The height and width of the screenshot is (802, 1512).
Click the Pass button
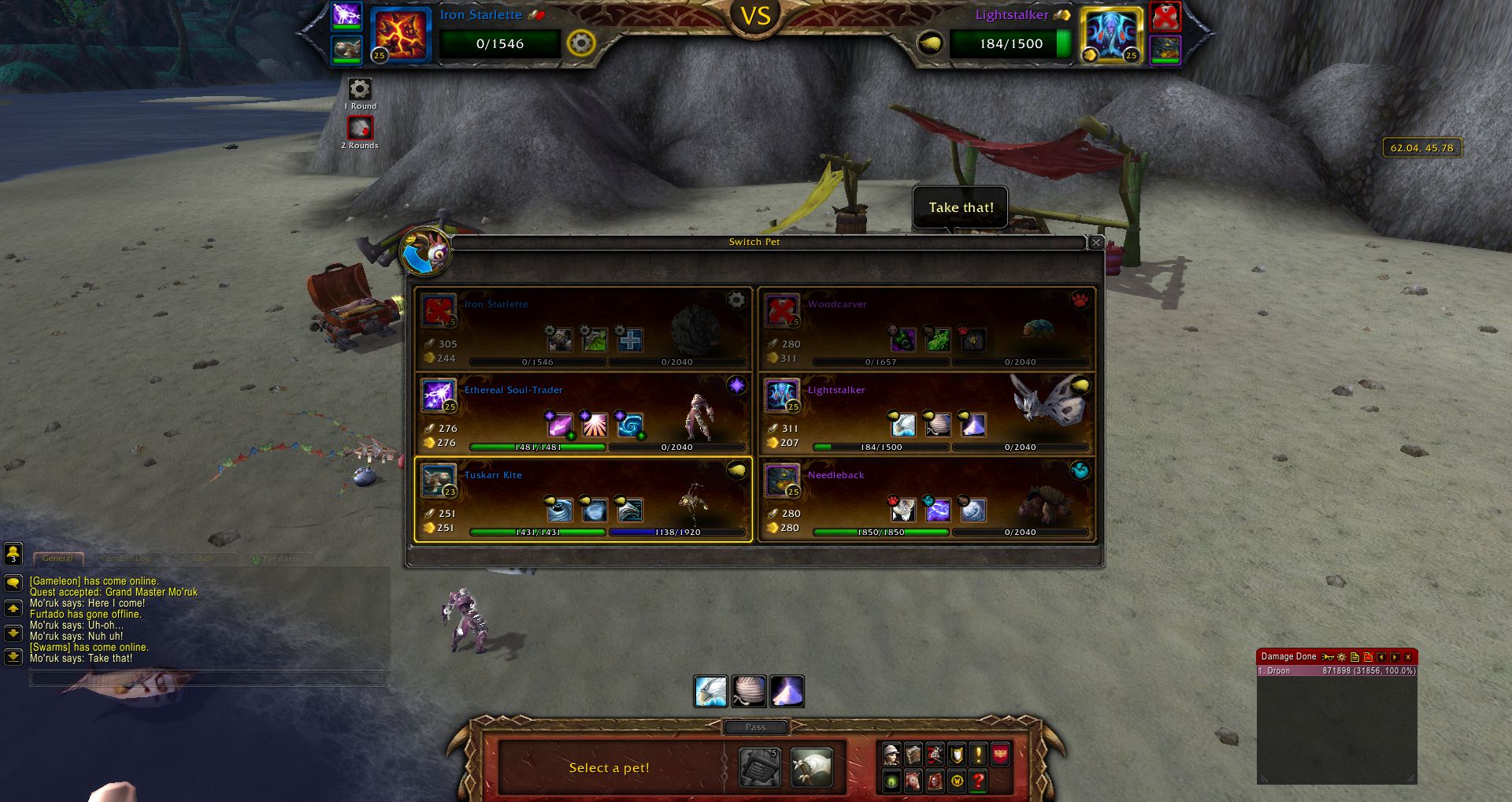(x=754, y=726)
